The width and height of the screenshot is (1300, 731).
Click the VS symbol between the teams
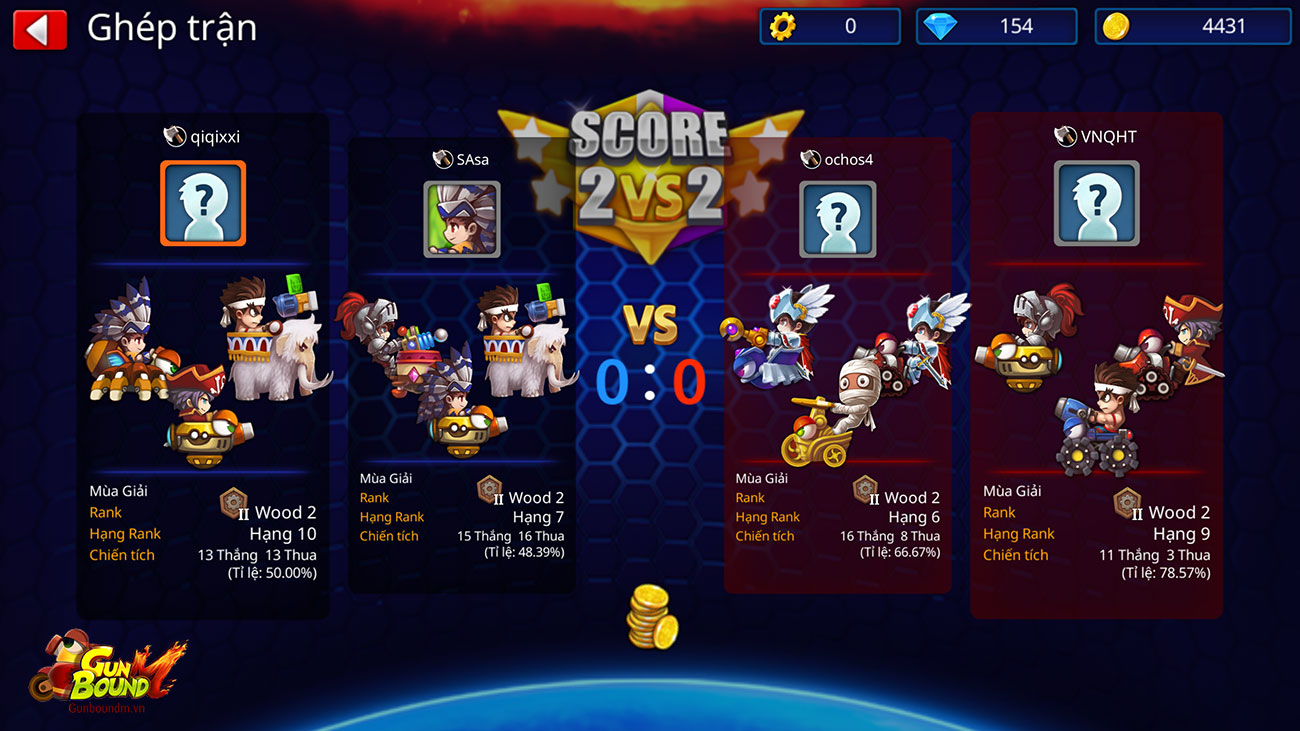pyautogui.click(x=648, y=324)
